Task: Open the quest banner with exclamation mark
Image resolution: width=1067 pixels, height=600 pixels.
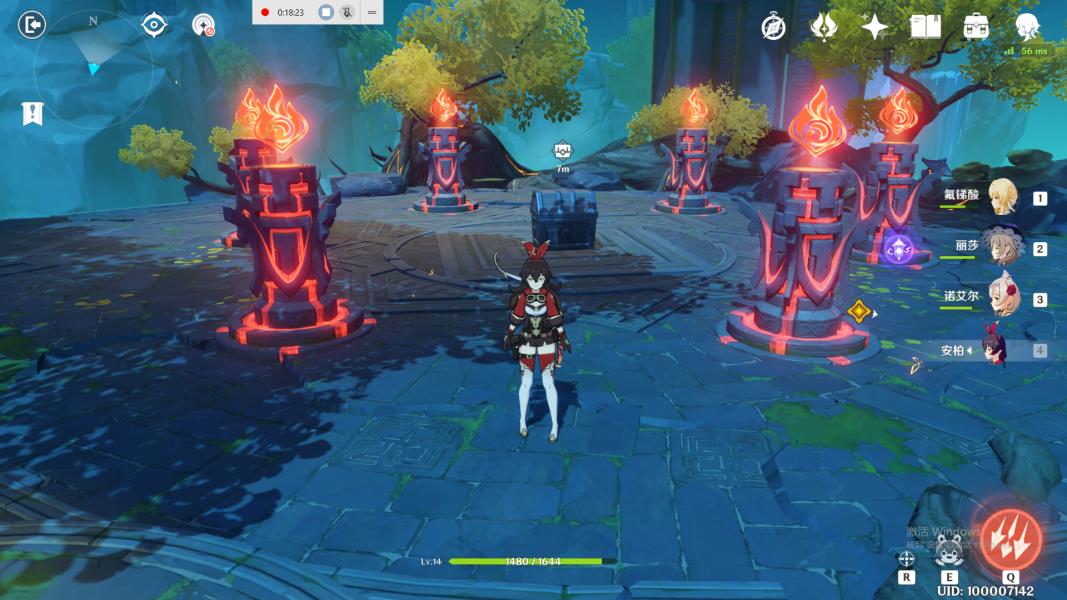Action: click(32, 113)
